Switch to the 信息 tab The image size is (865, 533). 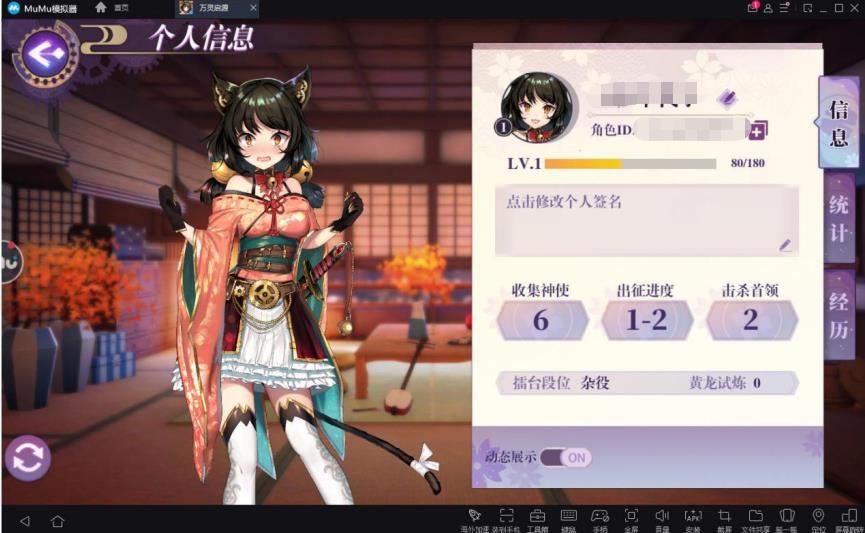click(838, 123)
